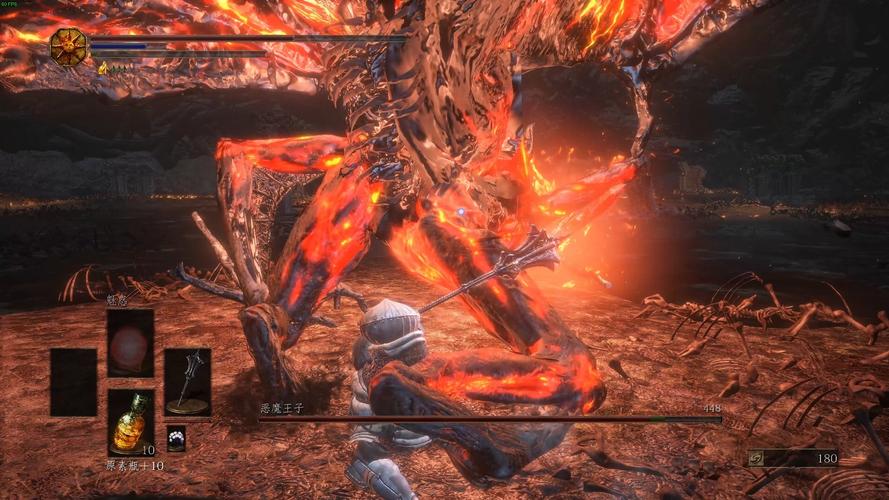
Task: Choose the mace weapon slot
Action: pyautogui.click(x=187, y=381)
